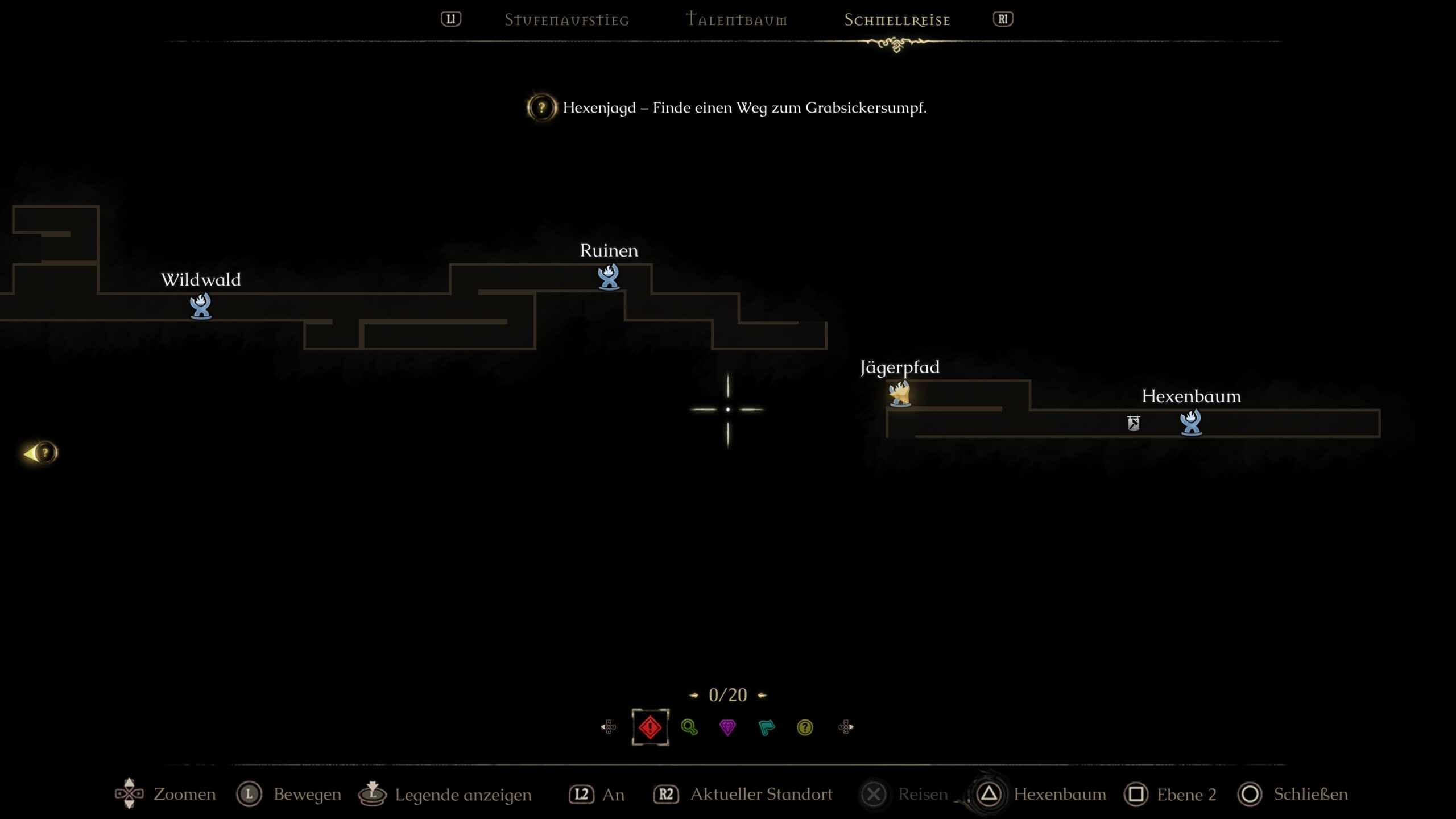This screenshot has width=1456, height=819.
Task: Select the Ruinen shrine marker
Action: tap(609, 277)
